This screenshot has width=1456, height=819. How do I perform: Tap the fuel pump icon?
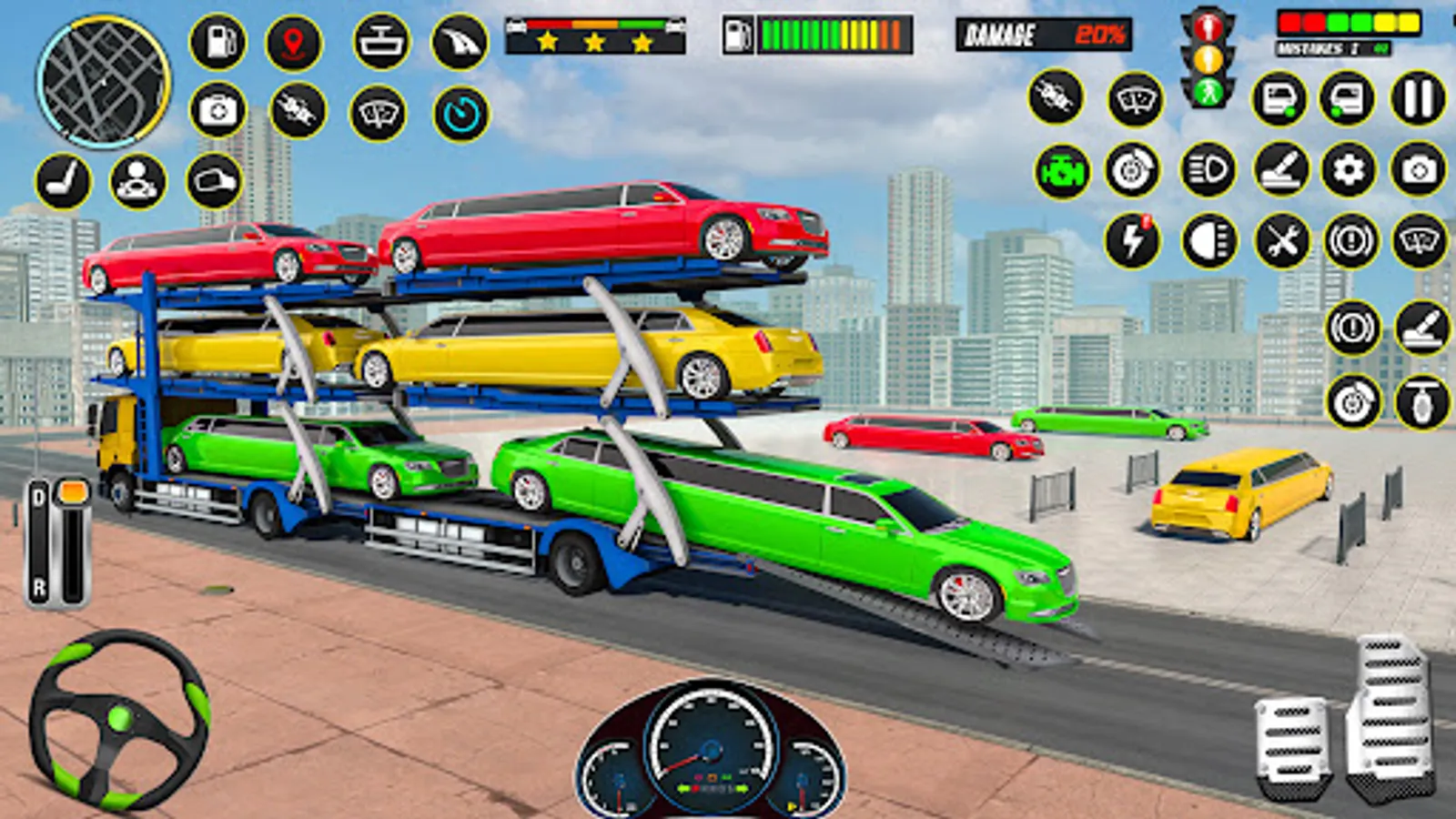pos(217,43)
